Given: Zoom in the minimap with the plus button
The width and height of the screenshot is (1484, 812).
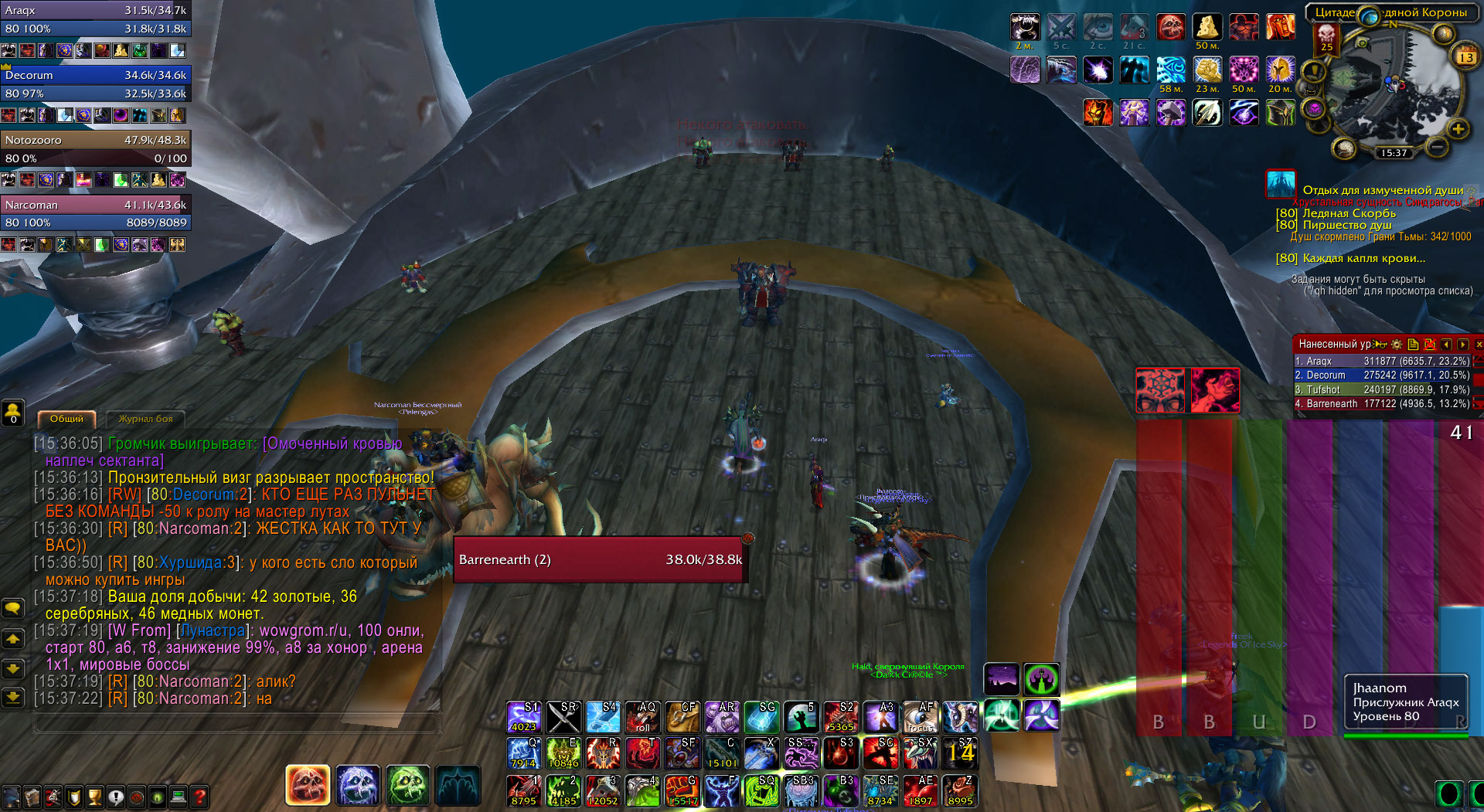Looking at the screenshot, I should [x=1458, y=129].
